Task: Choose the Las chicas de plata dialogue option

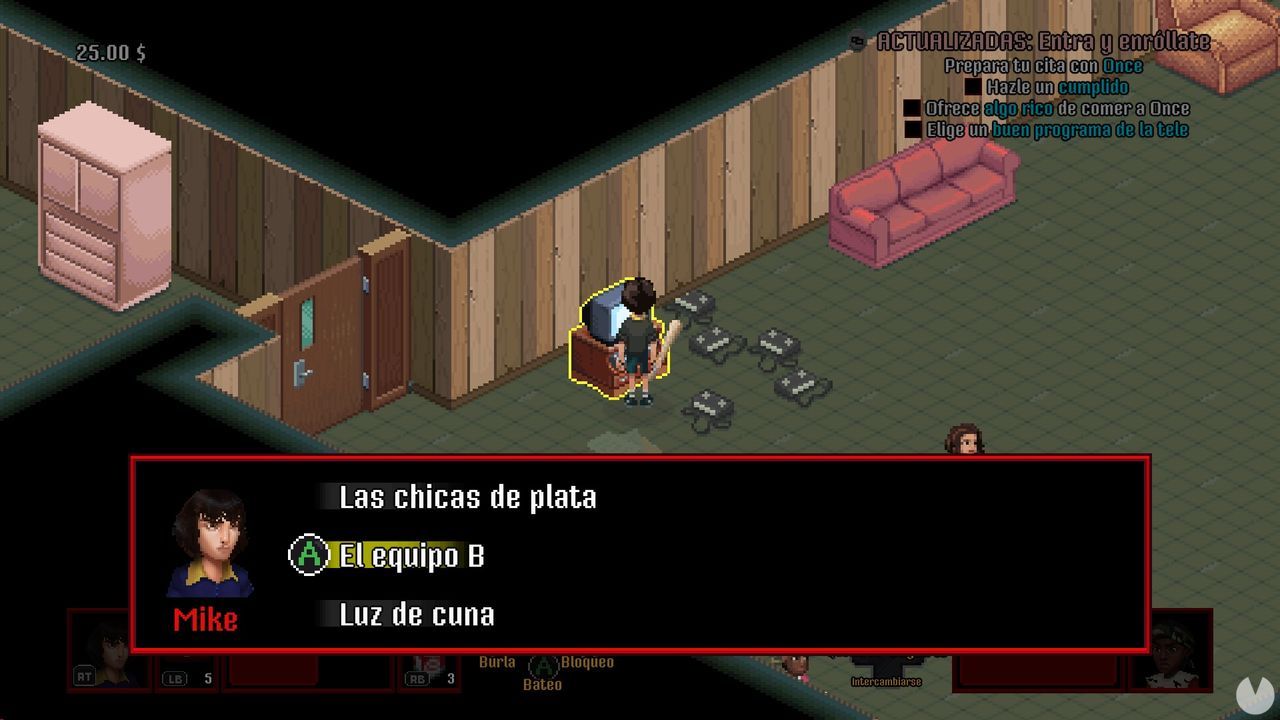Action: click(467, 497)
